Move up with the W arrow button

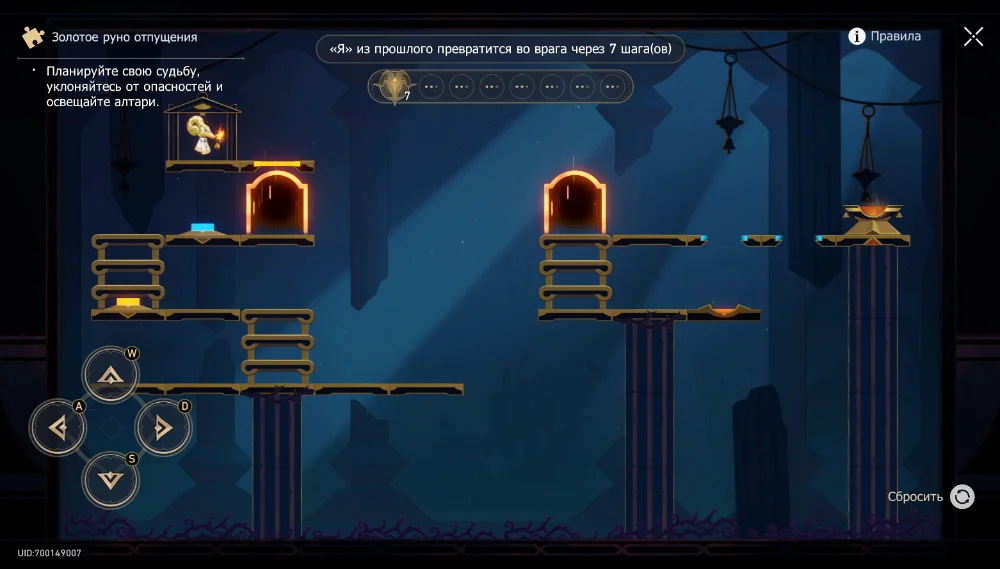[110, 375]
